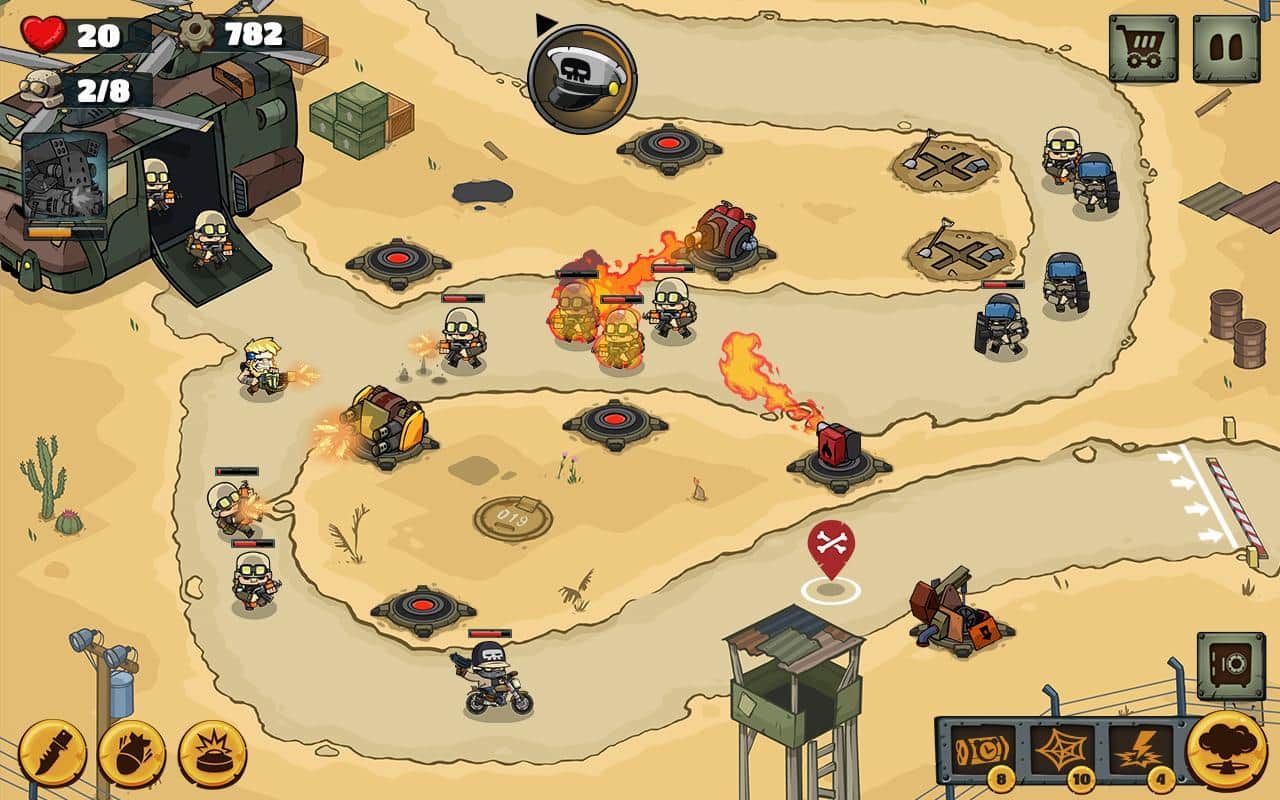The width and height of the screenshot is (1280, 800).
Task: Open the shop cart button
Action: pyautogui.click(x=1142, y=48)
